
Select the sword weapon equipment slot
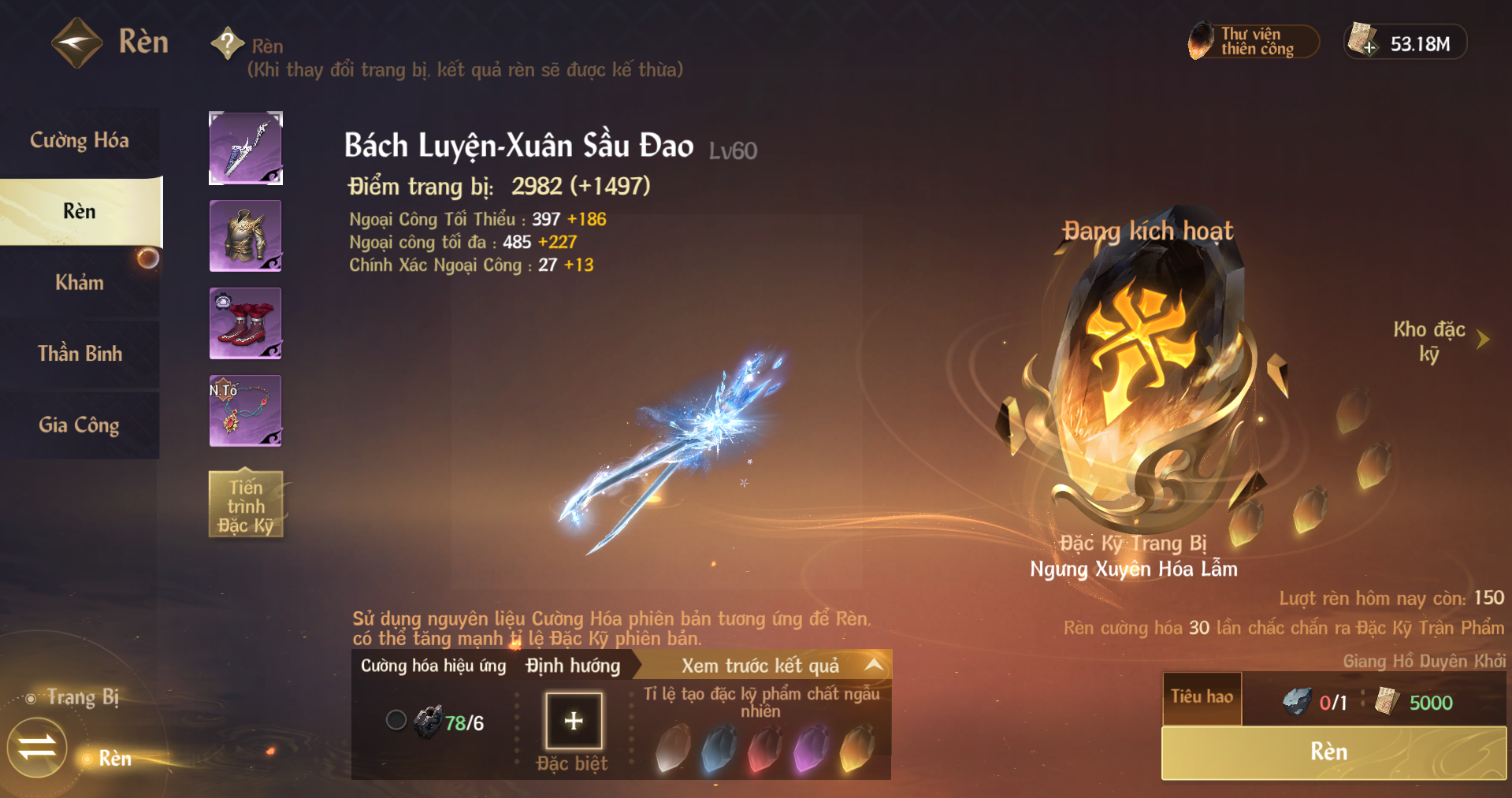click(x=246, y=149)
